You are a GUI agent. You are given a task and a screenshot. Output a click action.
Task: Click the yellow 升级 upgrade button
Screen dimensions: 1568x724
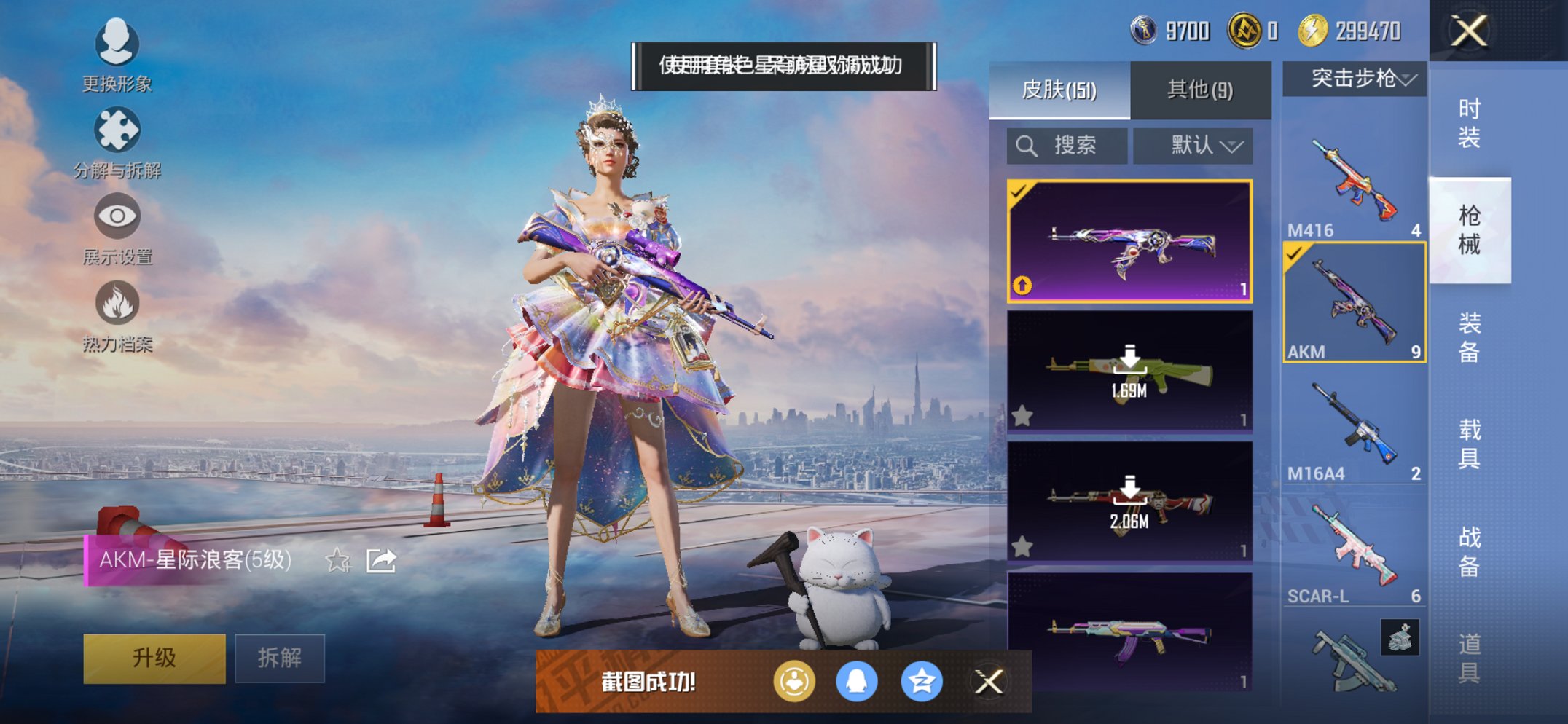pos(154,658)
